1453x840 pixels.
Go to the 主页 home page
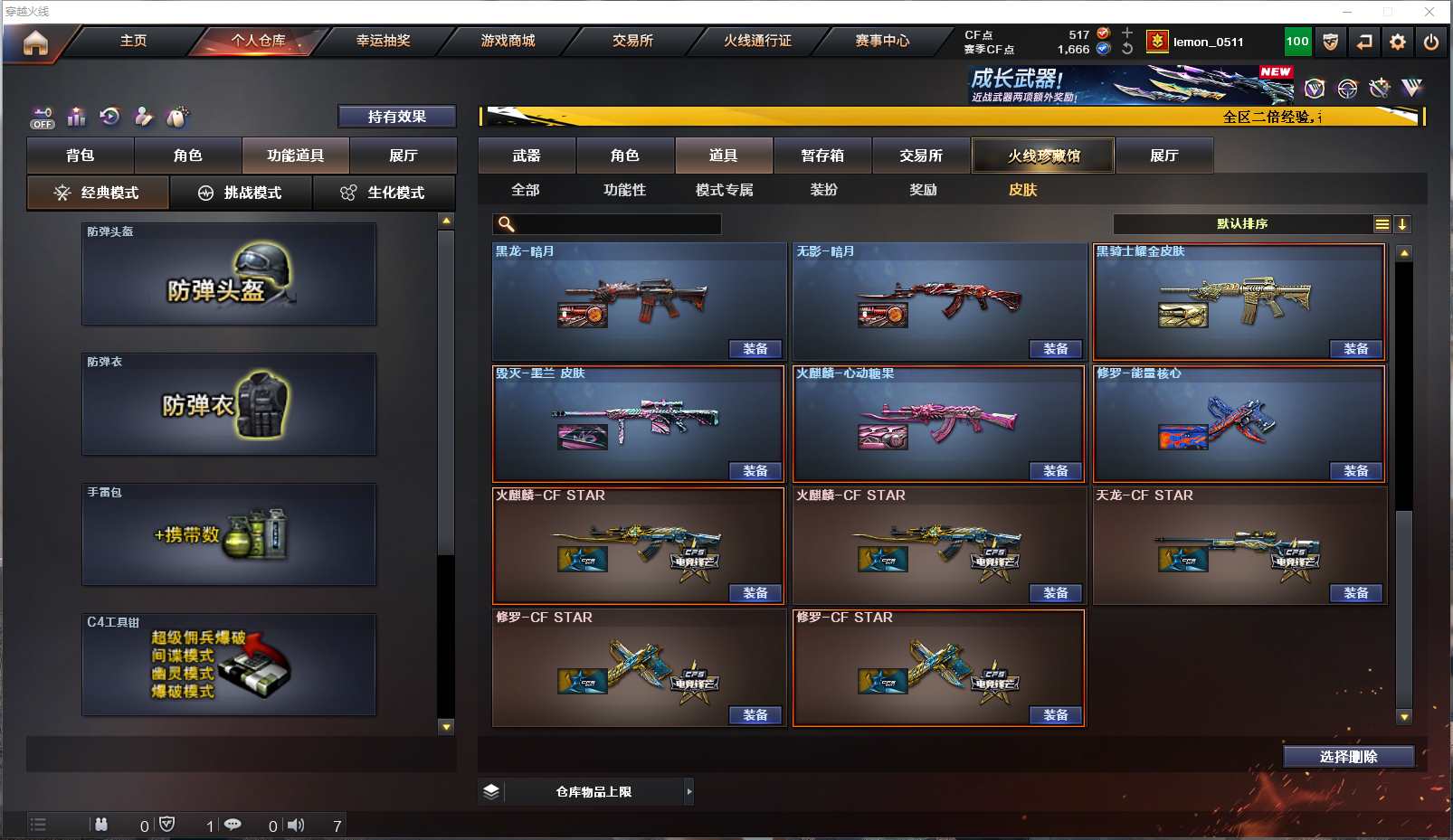pos(133,41)
